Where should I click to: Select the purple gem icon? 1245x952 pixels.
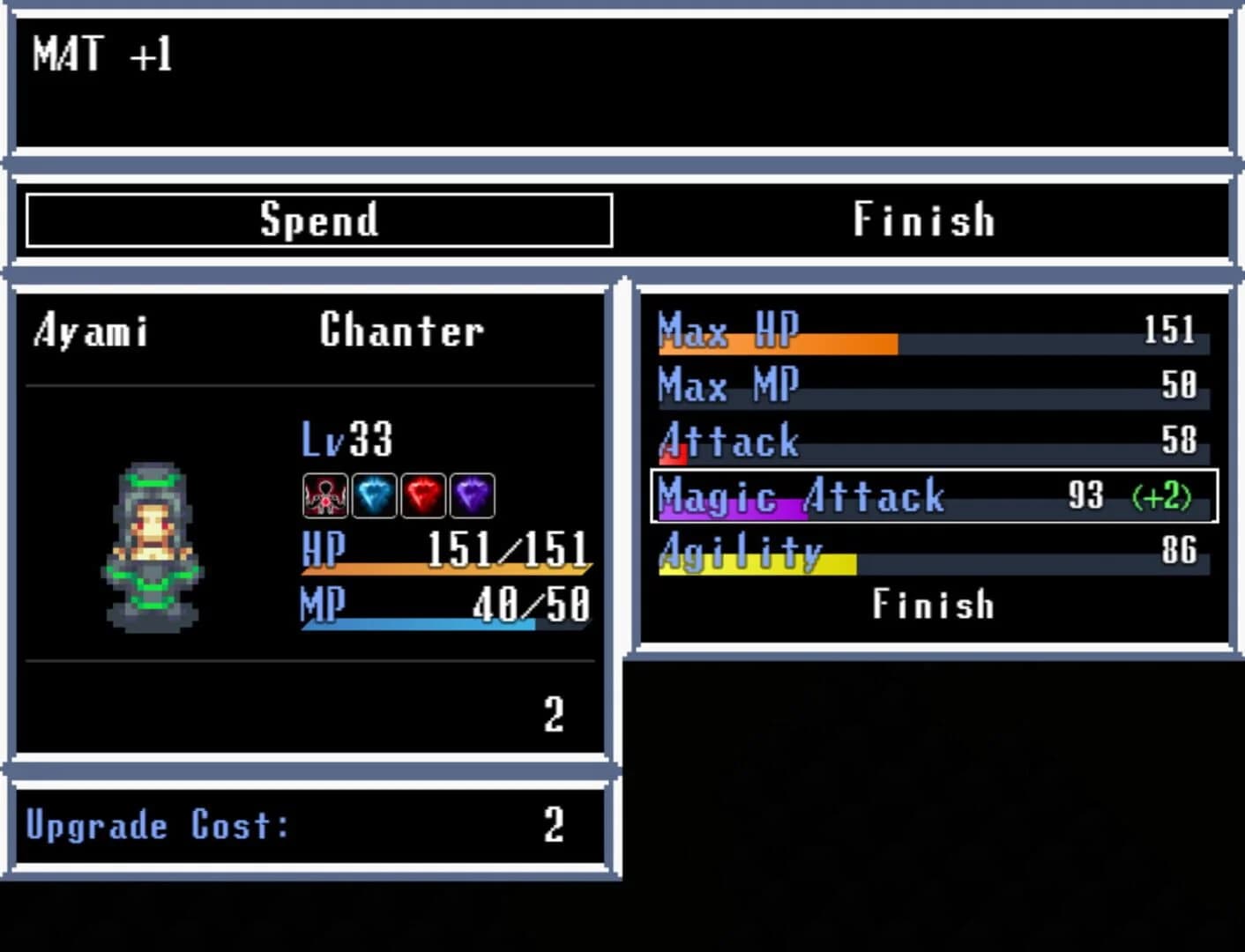pos(470,495)
